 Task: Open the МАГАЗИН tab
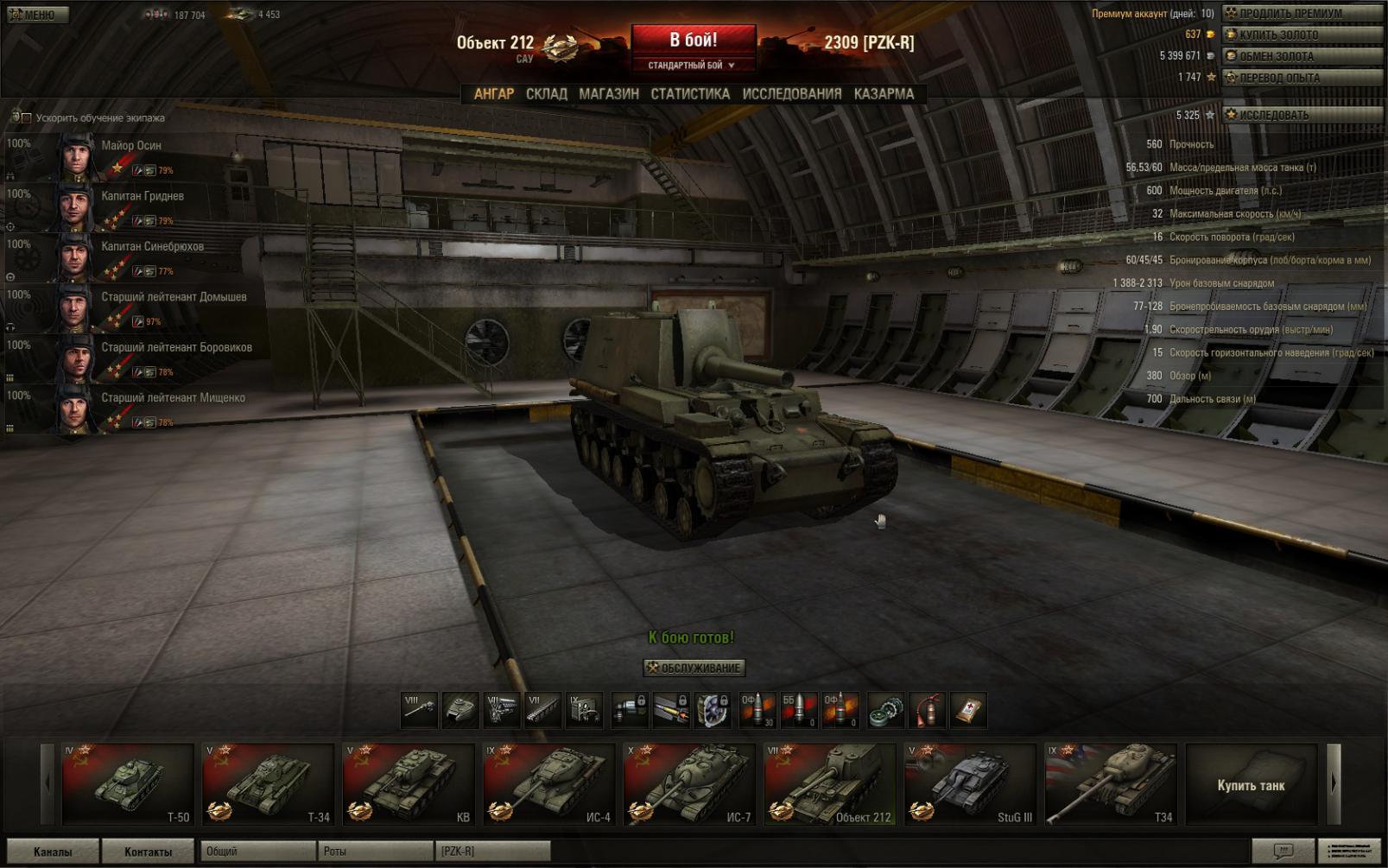(x=609, y=94)
